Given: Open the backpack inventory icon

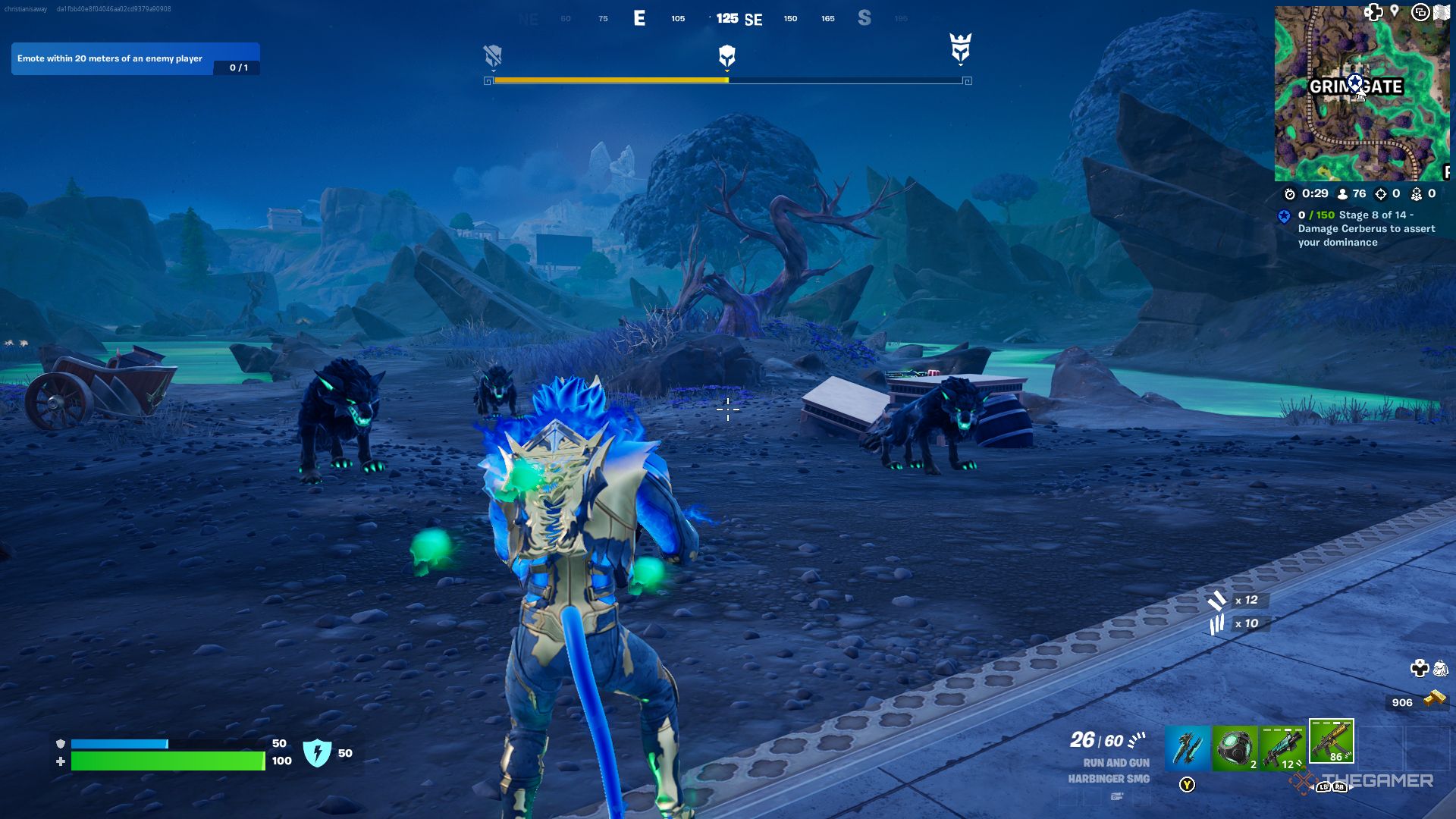Looking at the screenshot, I should click(1441, 668).
